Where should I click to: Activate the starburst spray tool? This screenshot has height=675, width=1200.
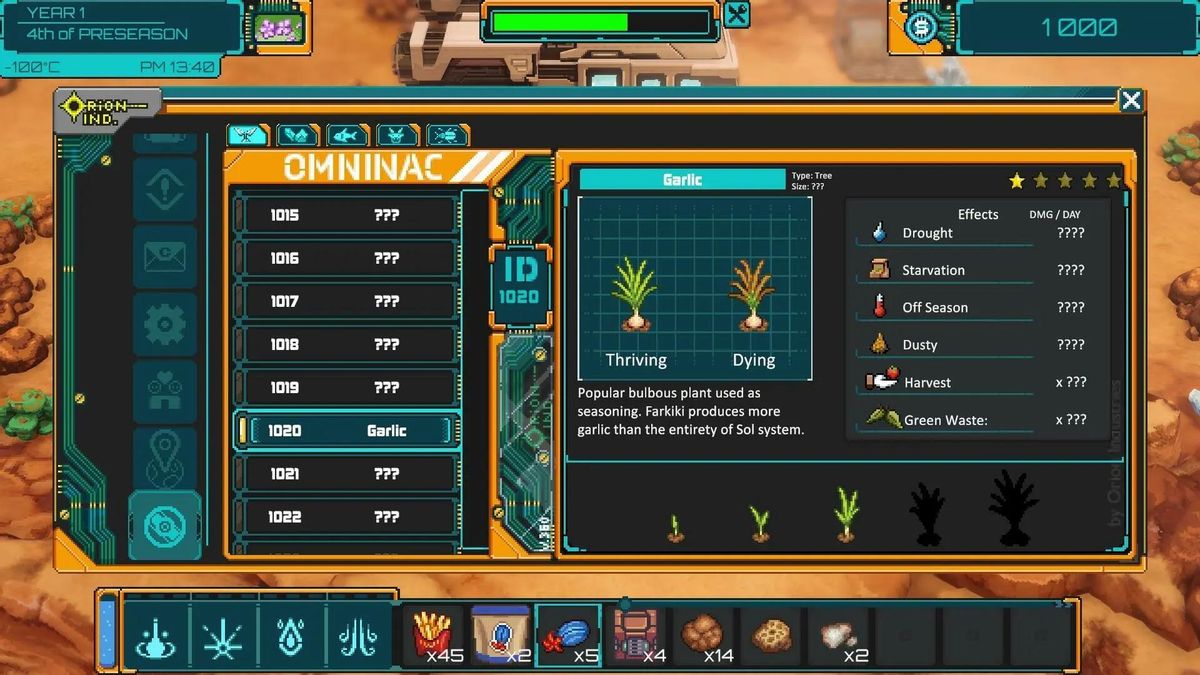tap(224, 636)
